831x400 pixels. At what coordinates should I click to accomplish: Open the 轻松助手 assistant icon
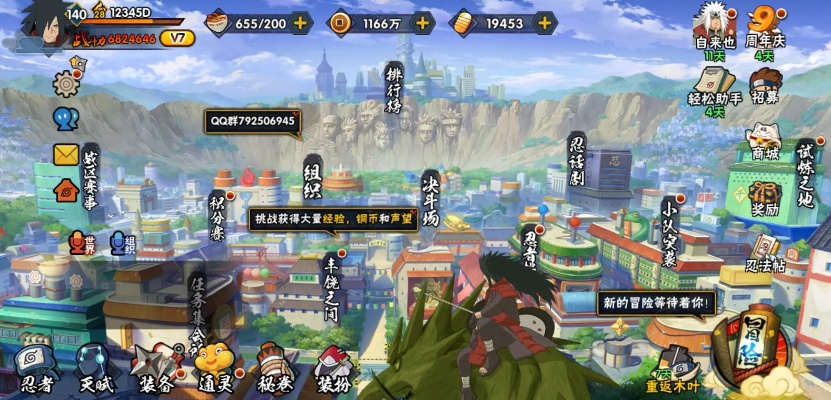(x=714, y=85)
